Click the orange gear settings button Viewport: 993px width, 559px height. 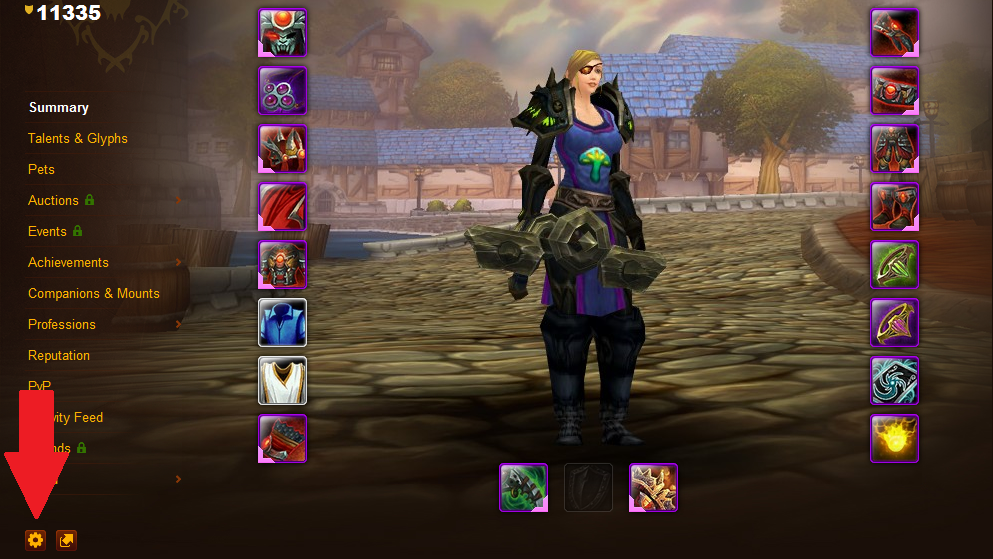pyautogui.click(x=36, y=540)
